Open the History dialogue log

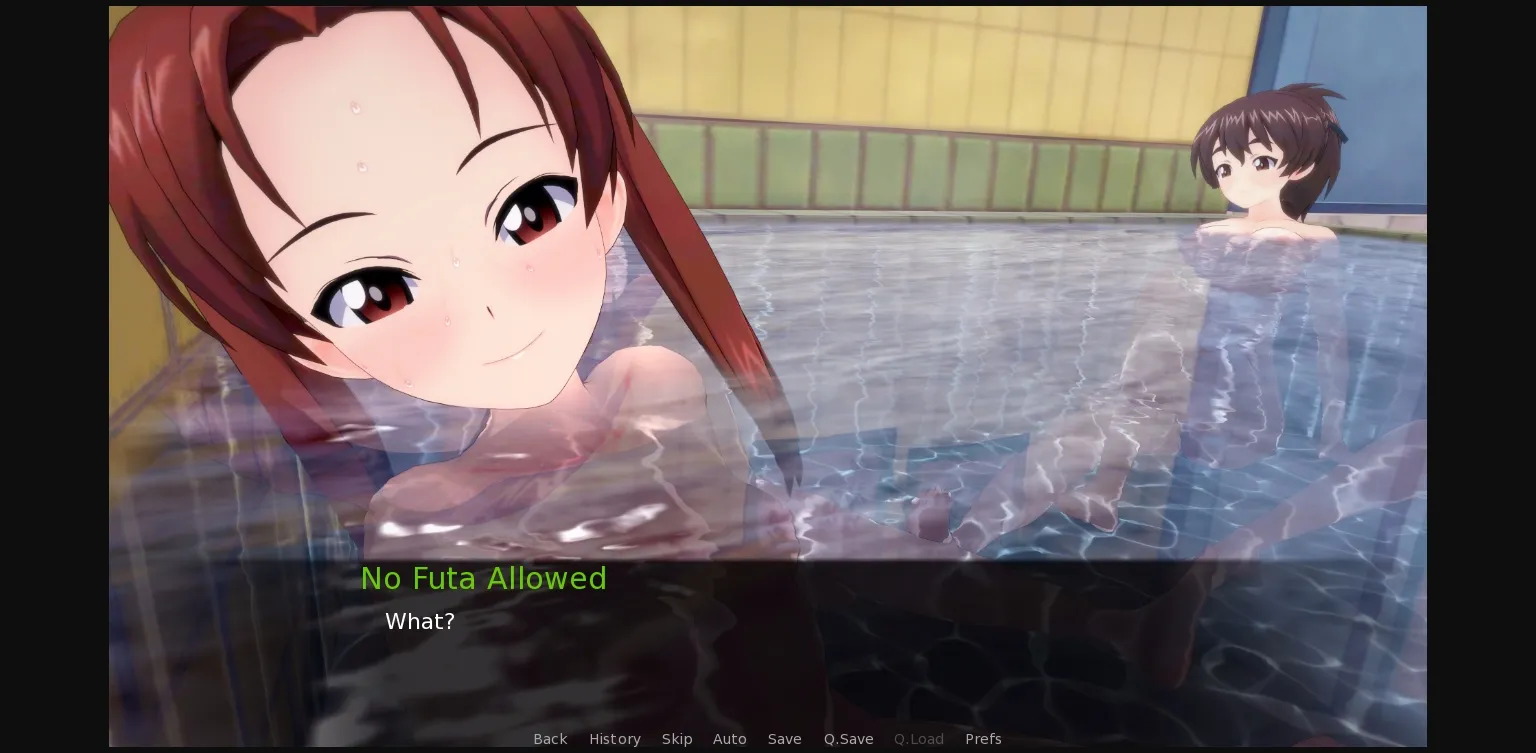tap(615, 739)
